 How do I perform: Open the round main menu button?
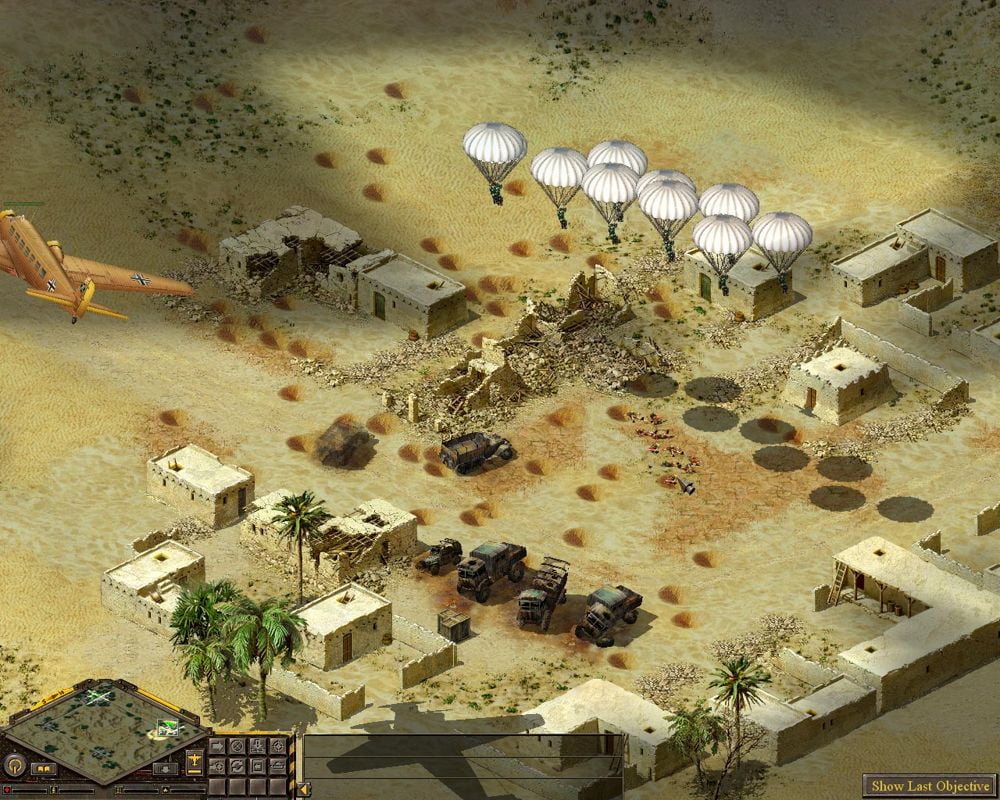click(15, 766)
